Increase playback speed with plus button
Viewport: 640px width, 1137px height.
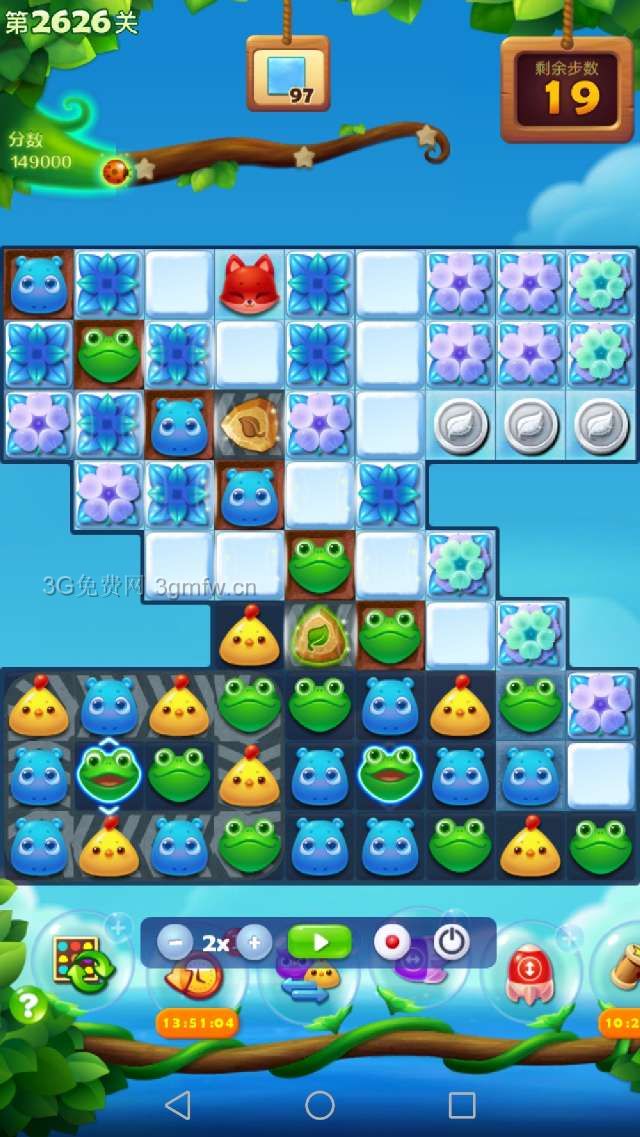point(255,942)
